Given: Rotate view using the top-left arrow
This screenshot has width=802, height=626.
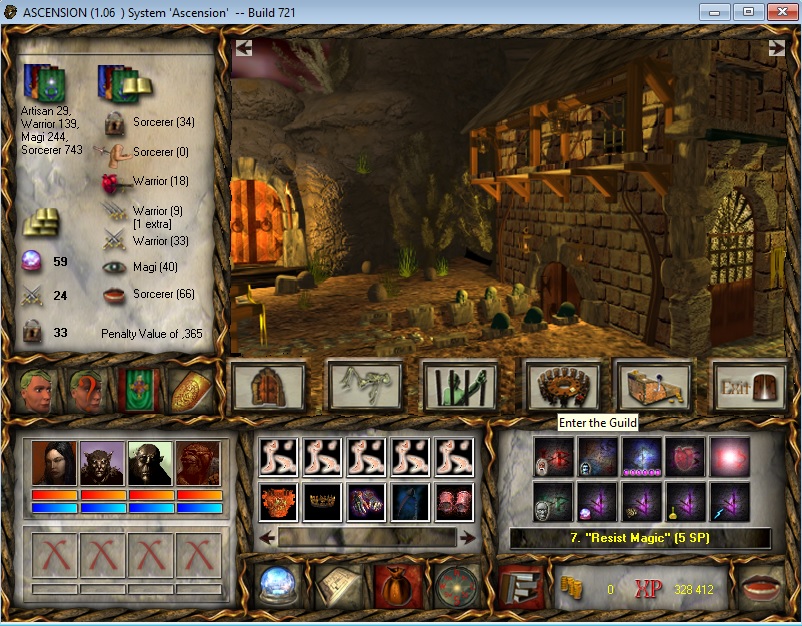Looking at the screenshot, I should coord(244,47).
